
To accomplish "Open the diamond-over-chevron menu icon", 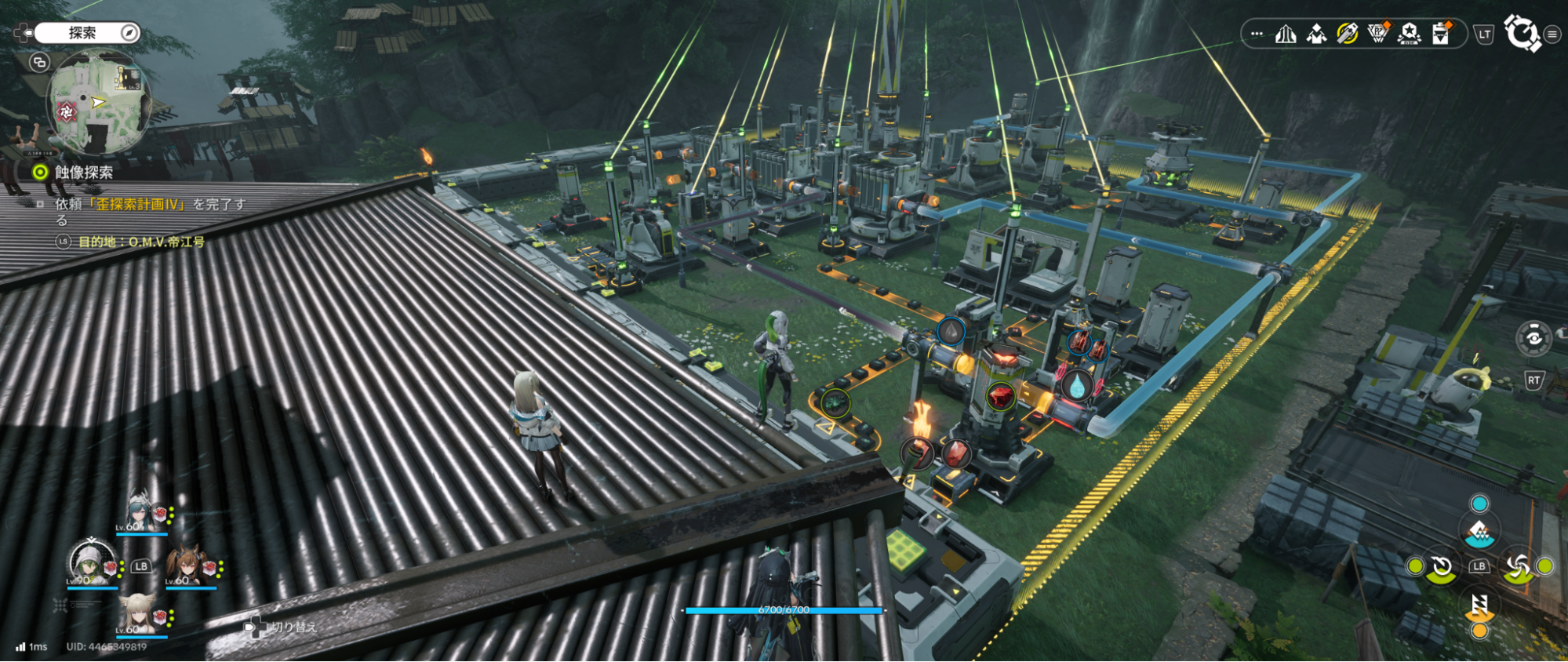I will click(1316, 34).
